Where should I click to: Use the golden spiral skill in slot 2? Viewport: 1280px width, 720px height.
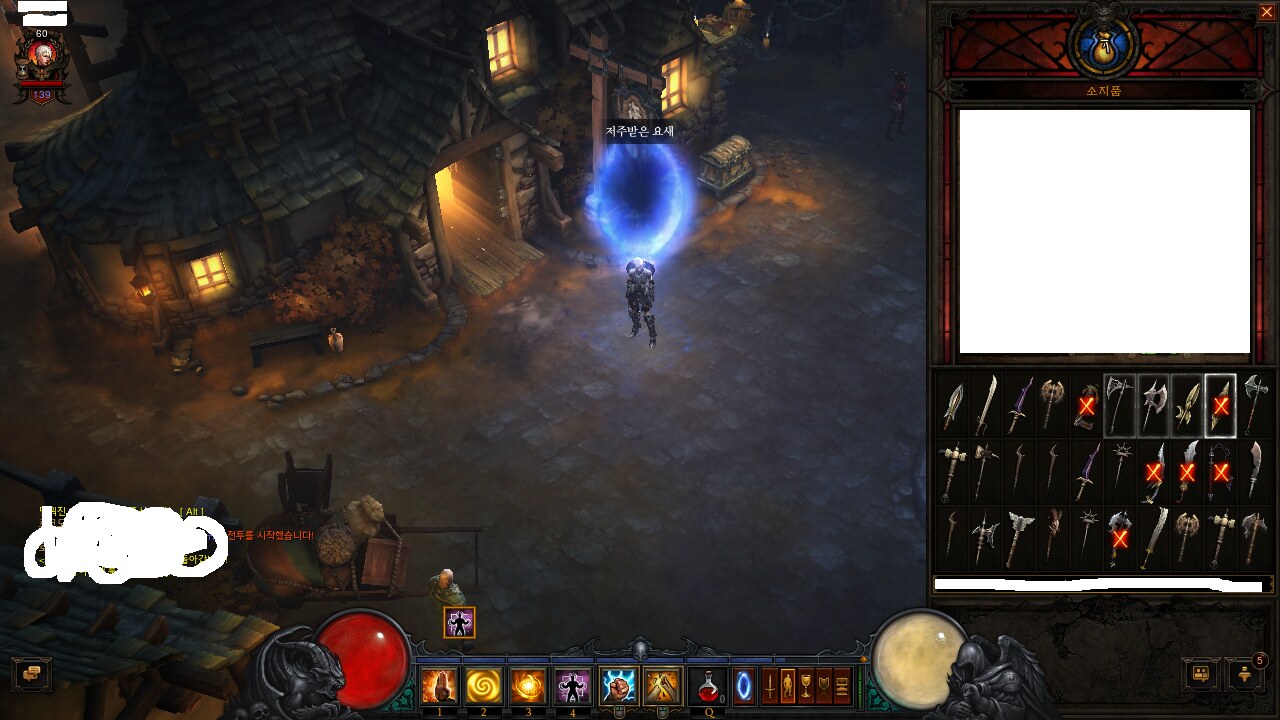coord(484,686)
